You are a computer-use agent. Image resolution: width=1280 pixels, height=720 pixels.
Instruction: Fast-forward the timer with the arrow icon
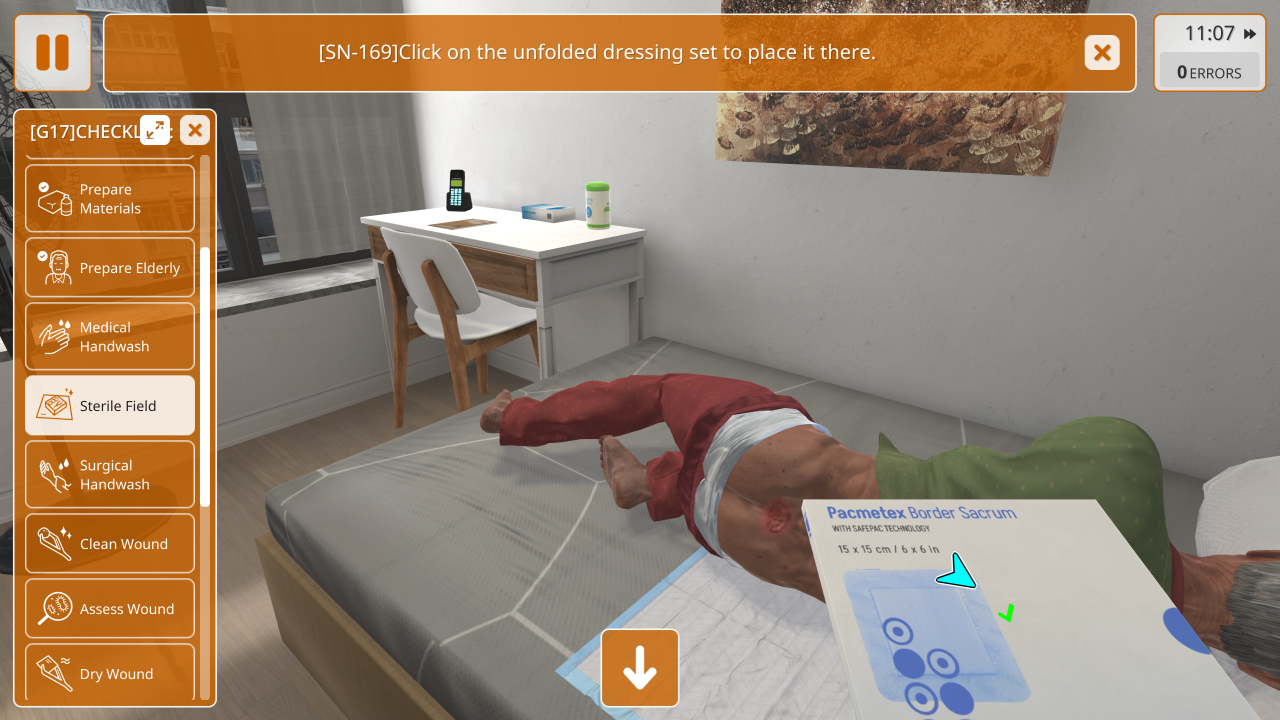click(x=1250, y=34)
